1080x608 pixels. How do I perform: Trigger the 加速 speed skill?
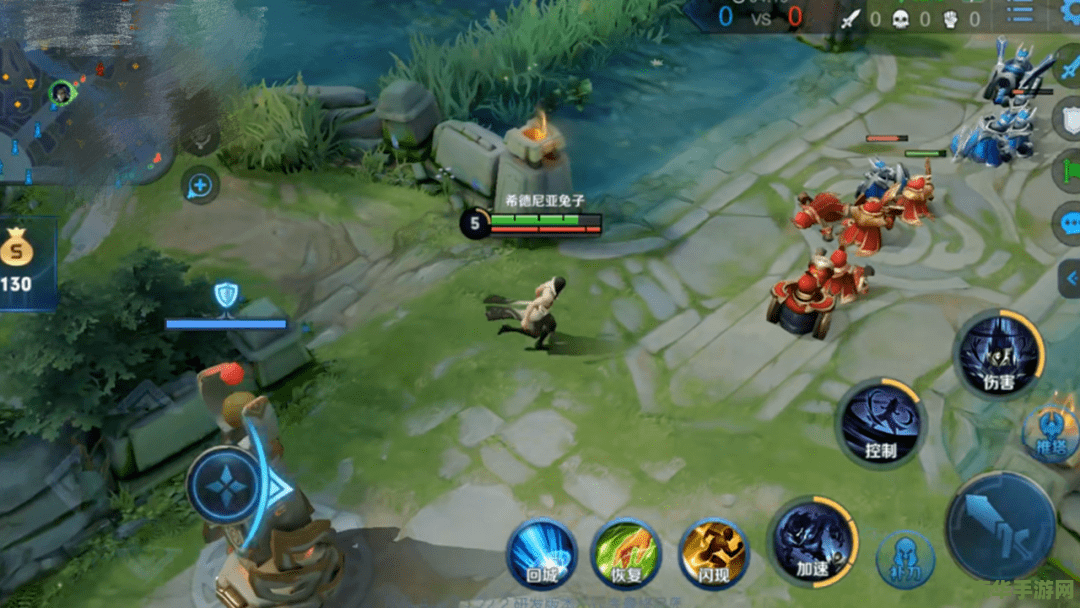click(811, 540)
